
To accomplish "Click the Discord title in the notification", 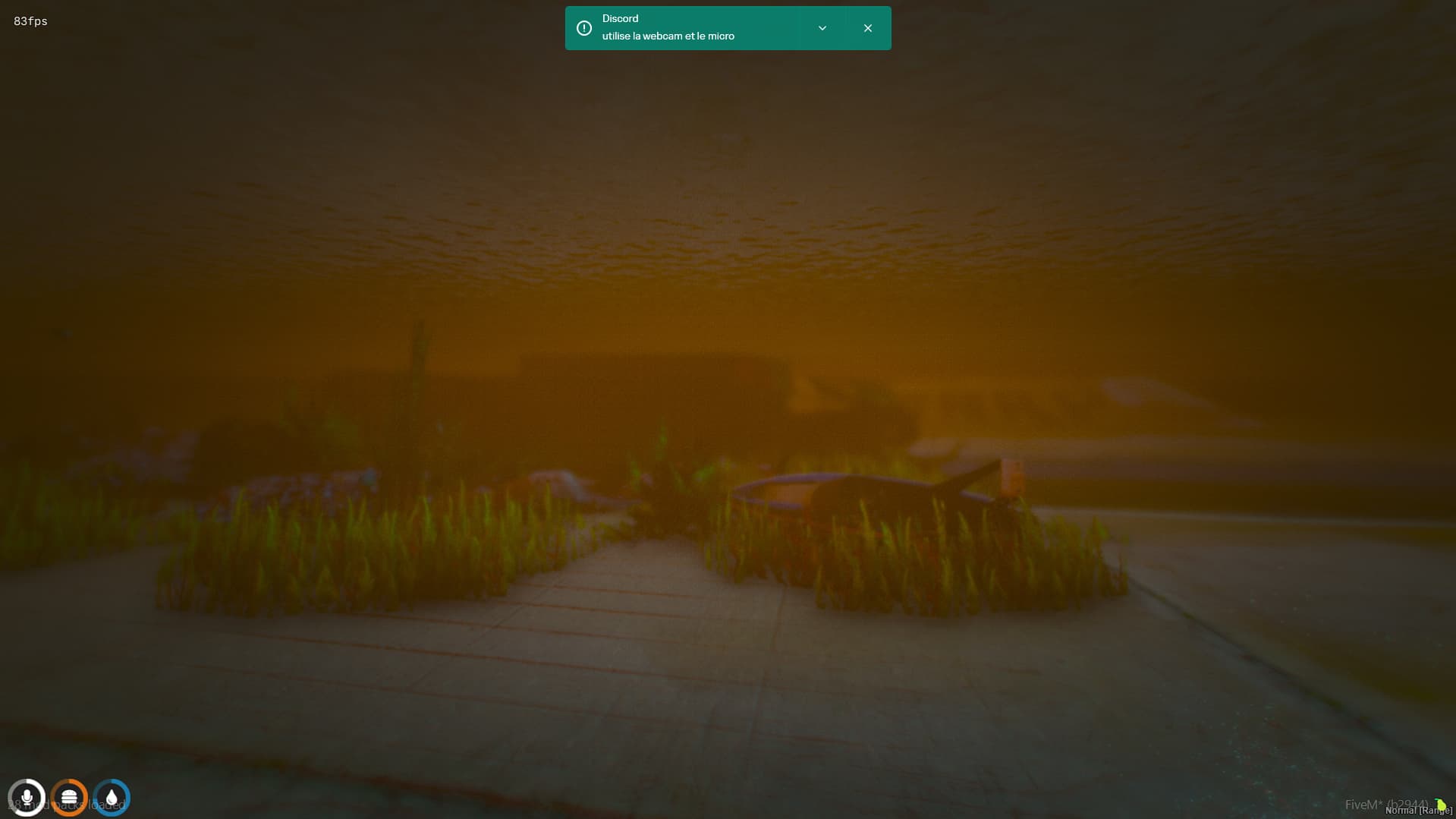I will pyautogui.click(x=620, y=17).
